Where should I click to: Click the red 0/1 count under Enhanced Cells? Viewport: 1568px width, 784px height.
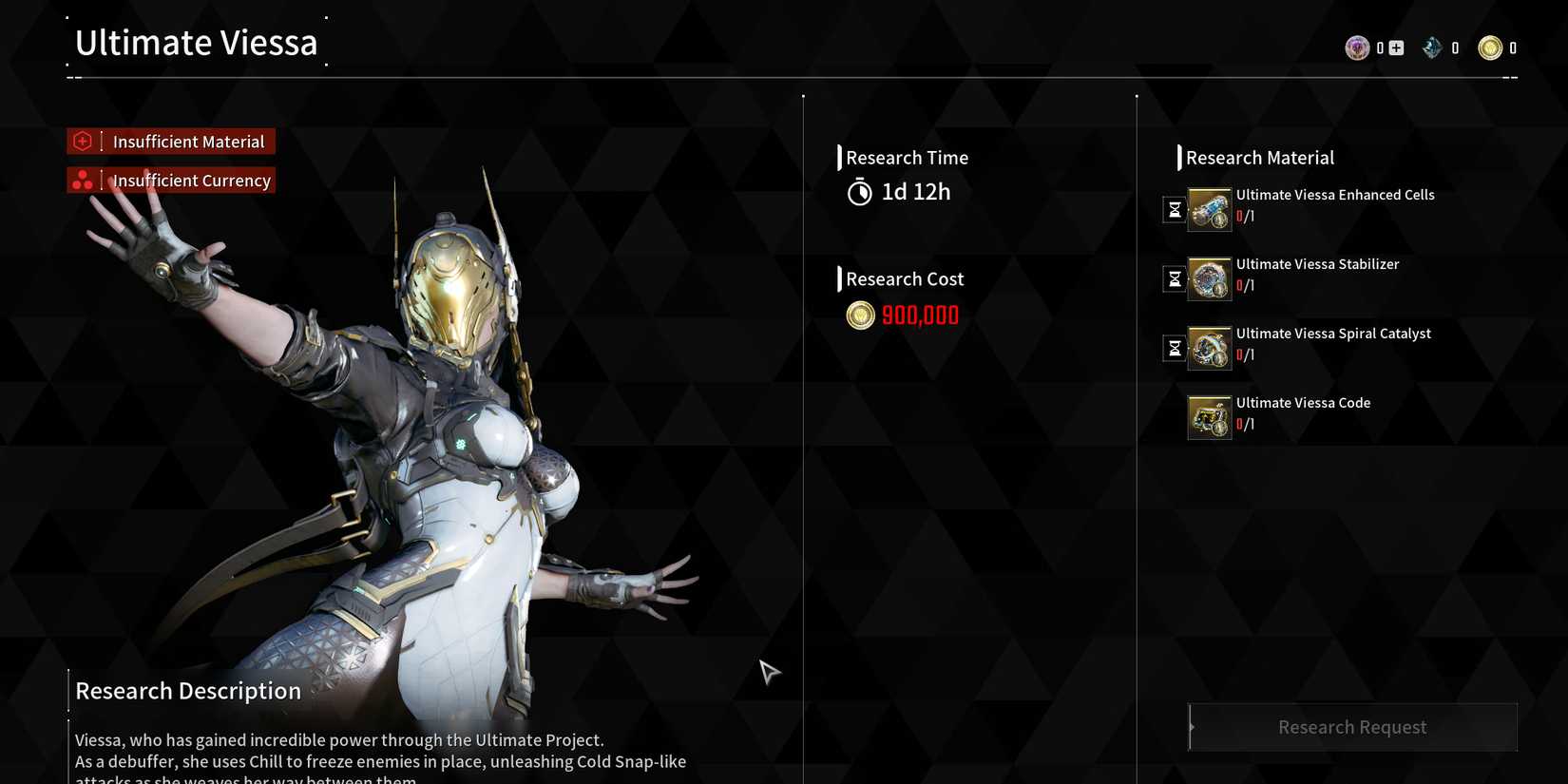pyautogui.click(x=1246, y=216)
